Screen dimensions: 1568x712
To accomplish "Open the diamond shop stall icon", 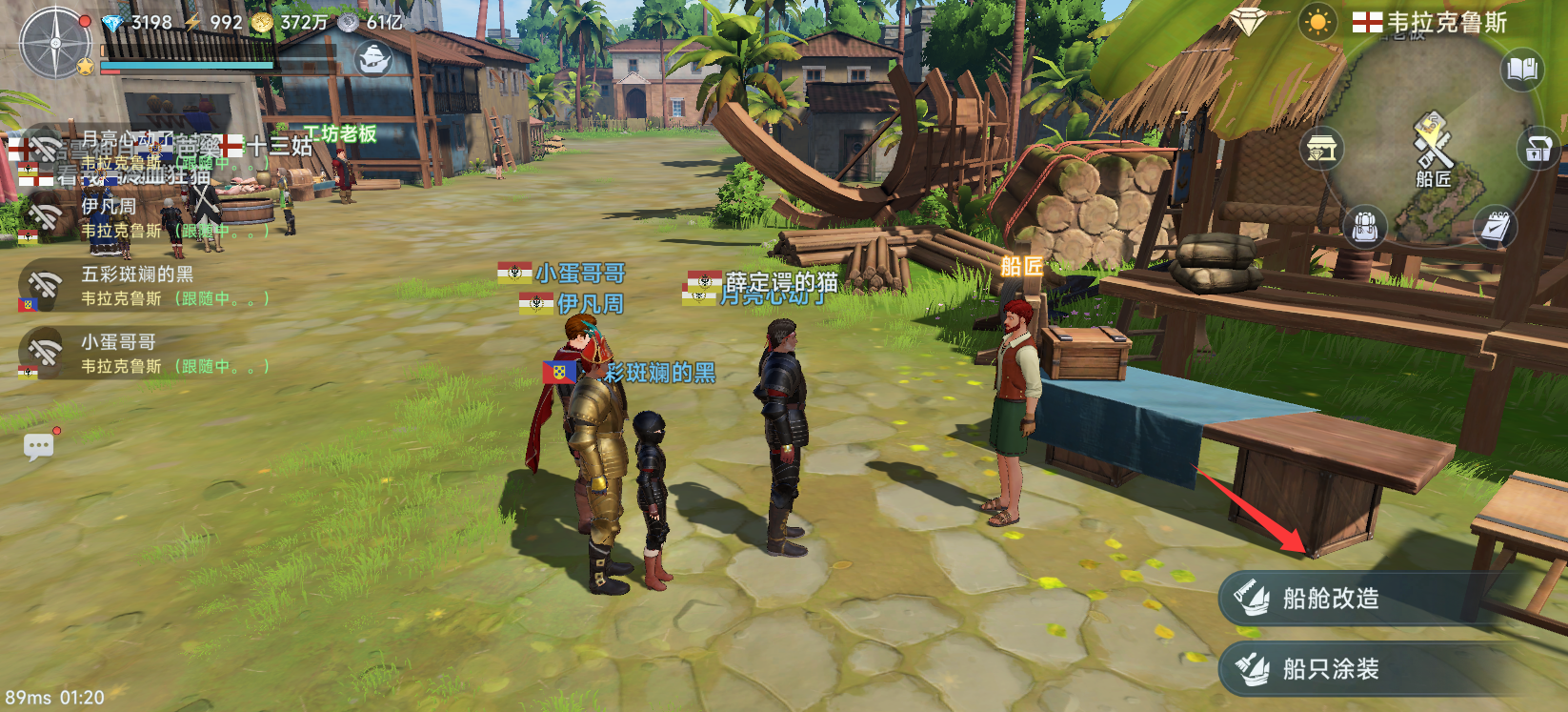I will [1321, 150].
